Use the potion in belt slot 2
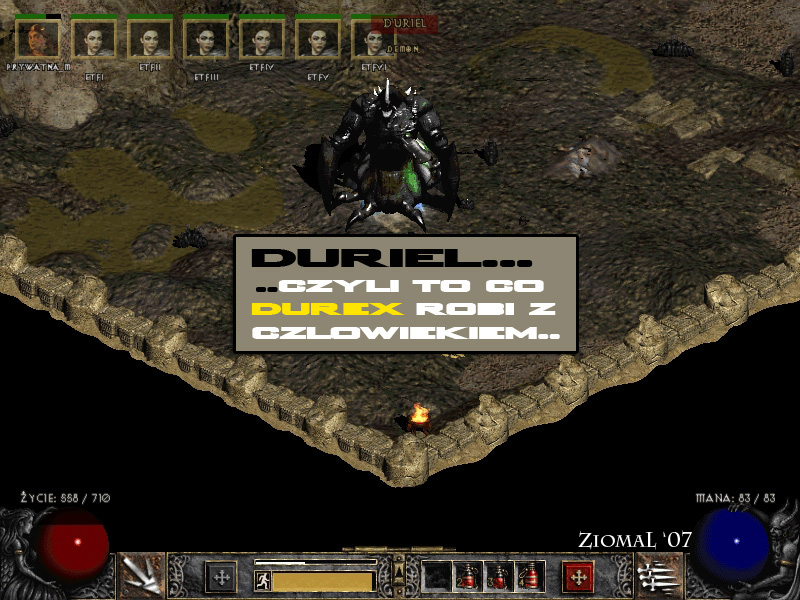 [x=466, y=577]
